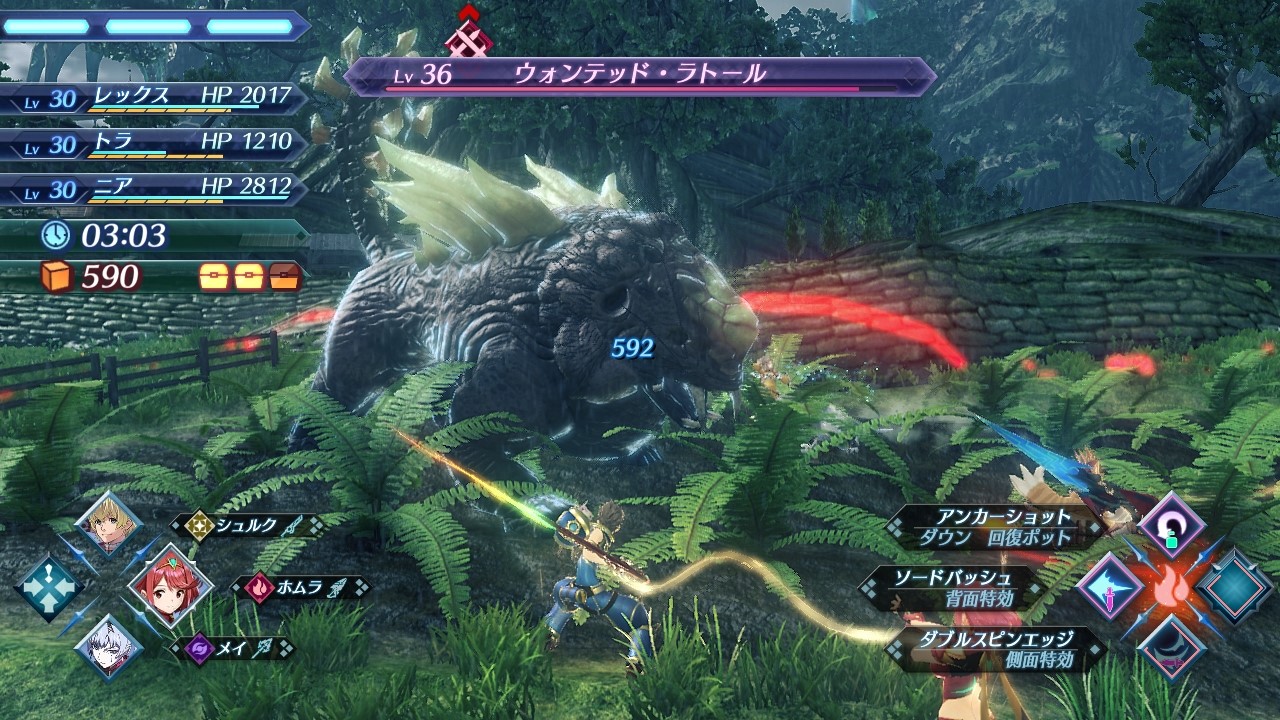The height and width of the screenshot is (720, 1280).
Task: Target the ウォンテッド・ラトール enemy name bar
Action: 640,76
